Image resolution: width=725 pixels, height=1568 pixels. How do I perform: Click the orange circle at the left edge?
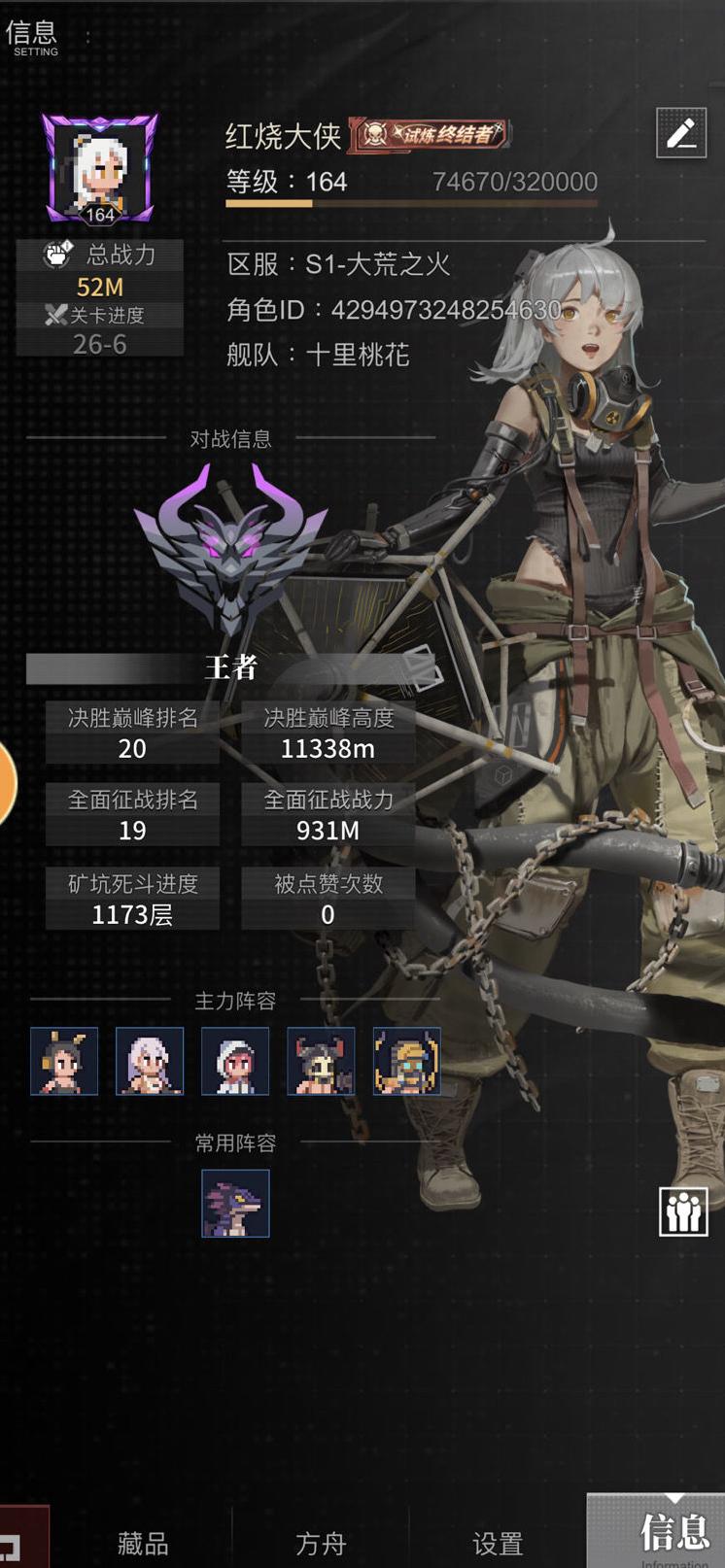[x=6, y=784]
